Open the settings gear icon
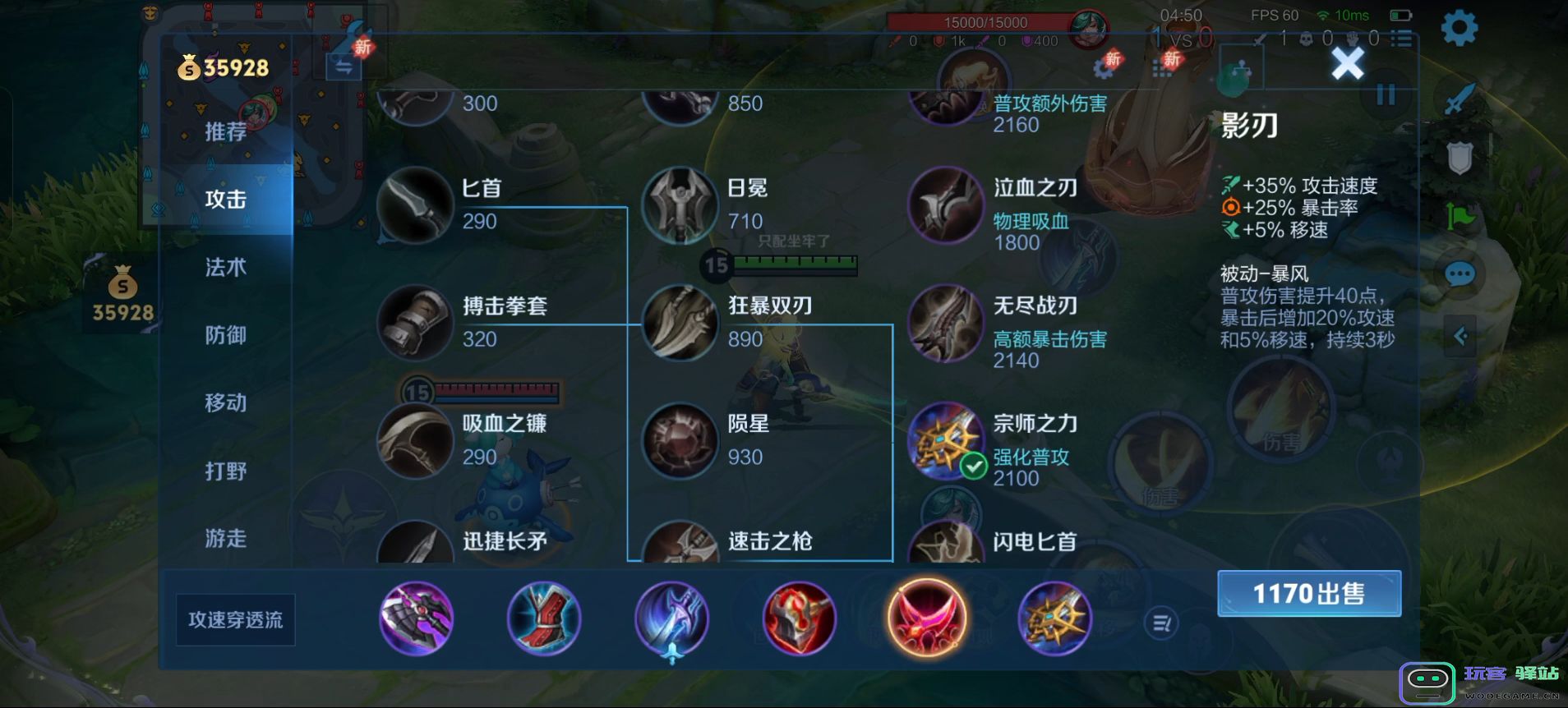1568x708 pixels. pos(1459,27)
